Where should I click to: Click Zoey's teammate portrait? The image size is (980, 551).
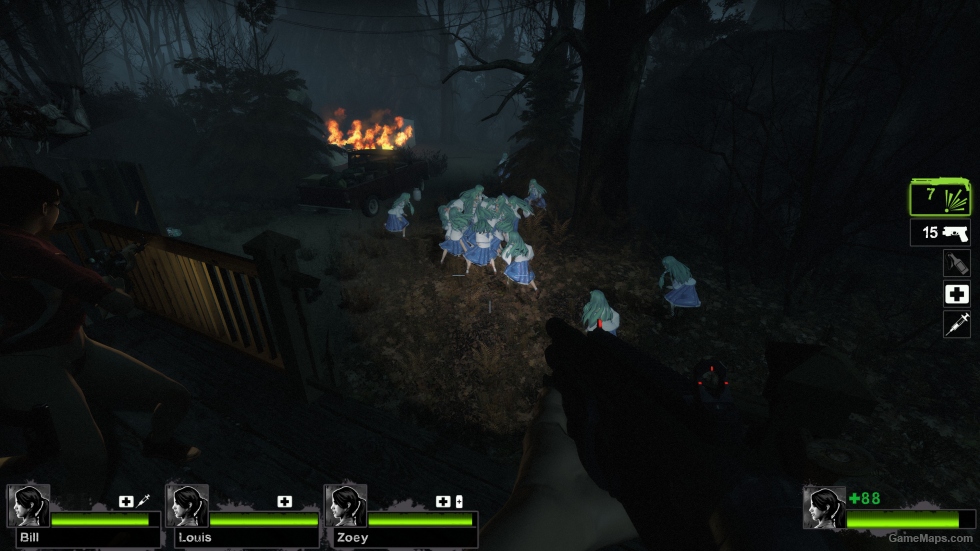(x=345, y=506)
